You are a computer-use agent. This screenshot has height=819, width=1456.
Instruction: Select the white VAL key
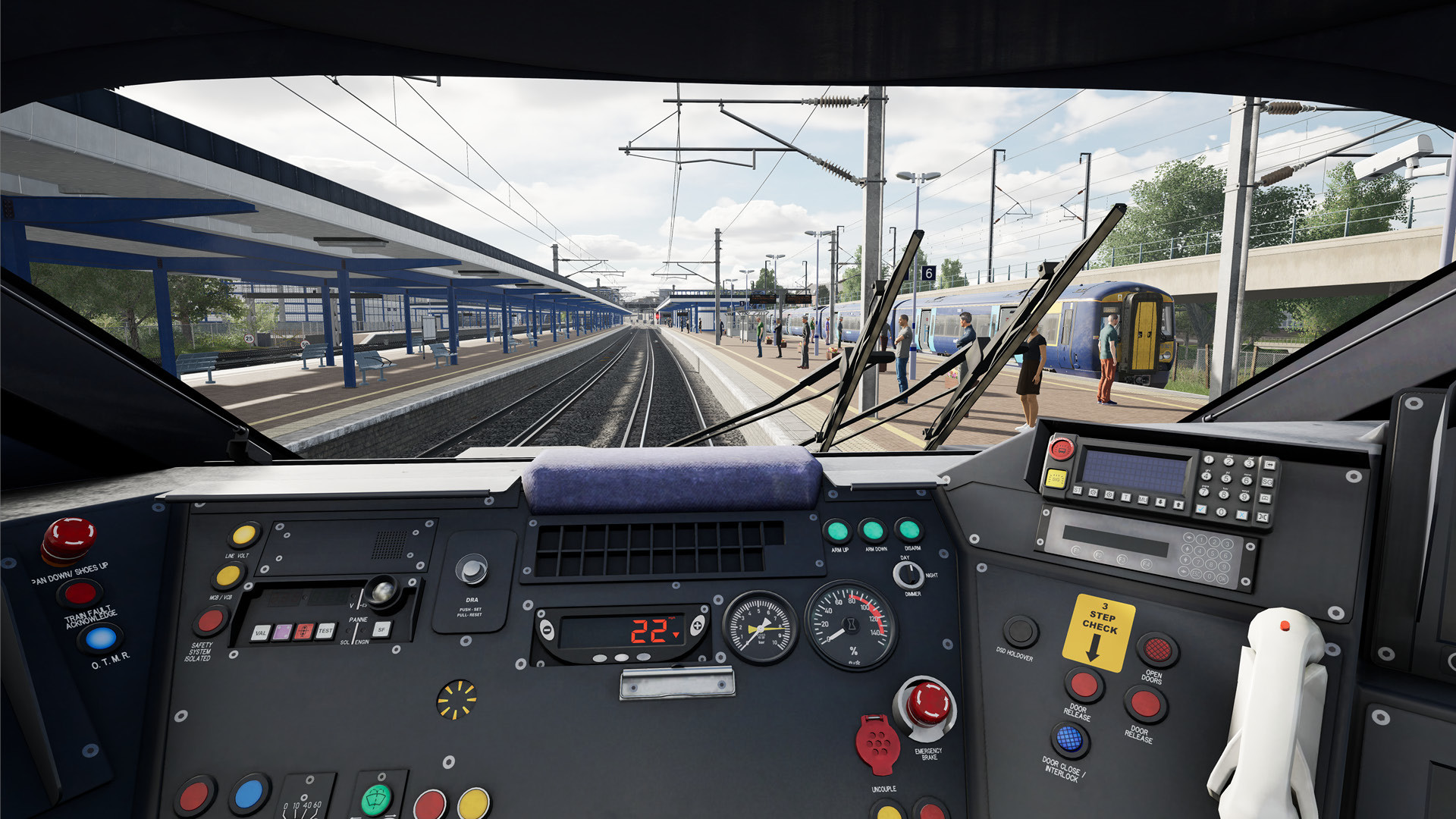(x=261, y=632)
